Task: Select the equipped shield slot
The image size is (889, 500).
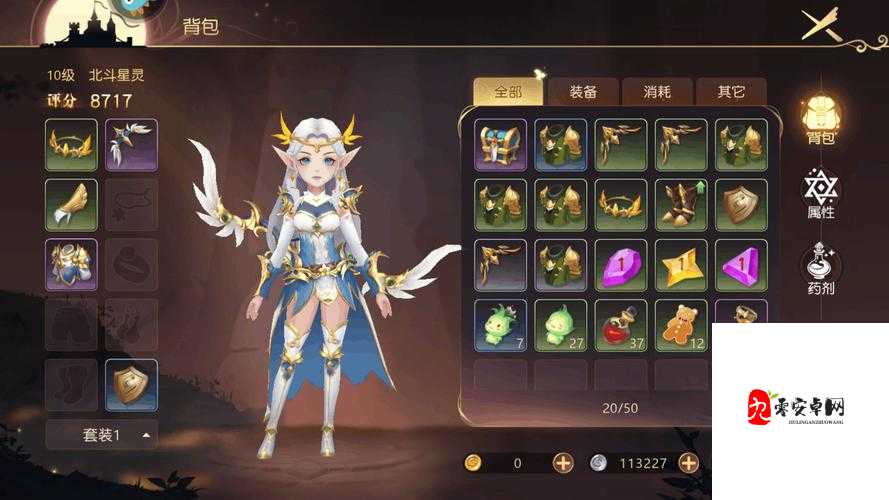Action: (x=131, y=385)
